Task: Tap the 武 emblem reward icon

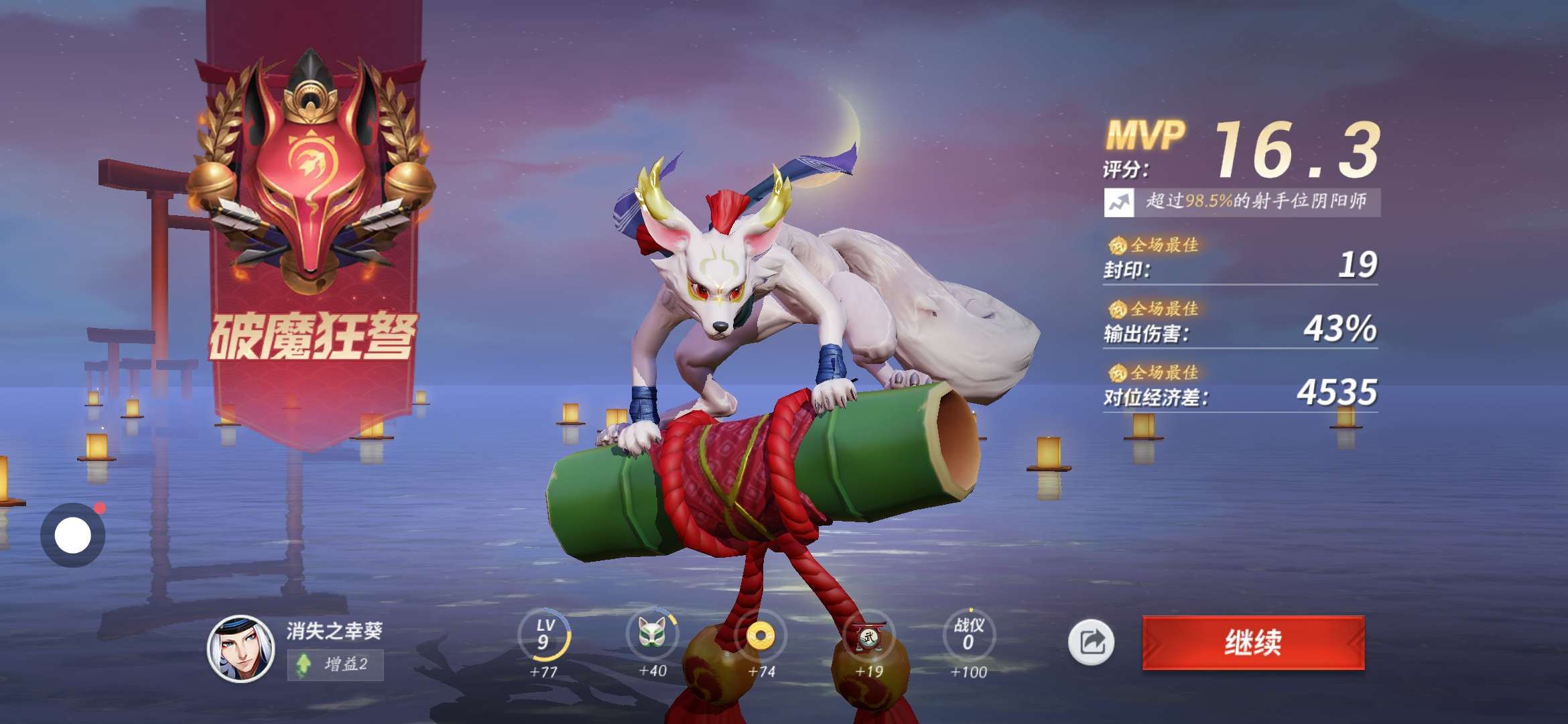Action: pos(869,635)
